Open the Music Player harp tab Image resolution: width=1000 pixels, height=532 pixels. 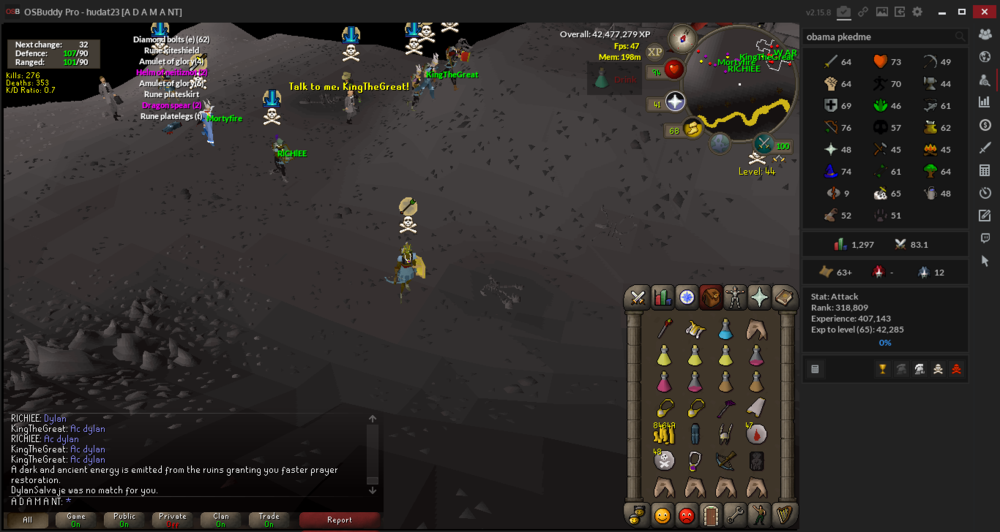784,515
